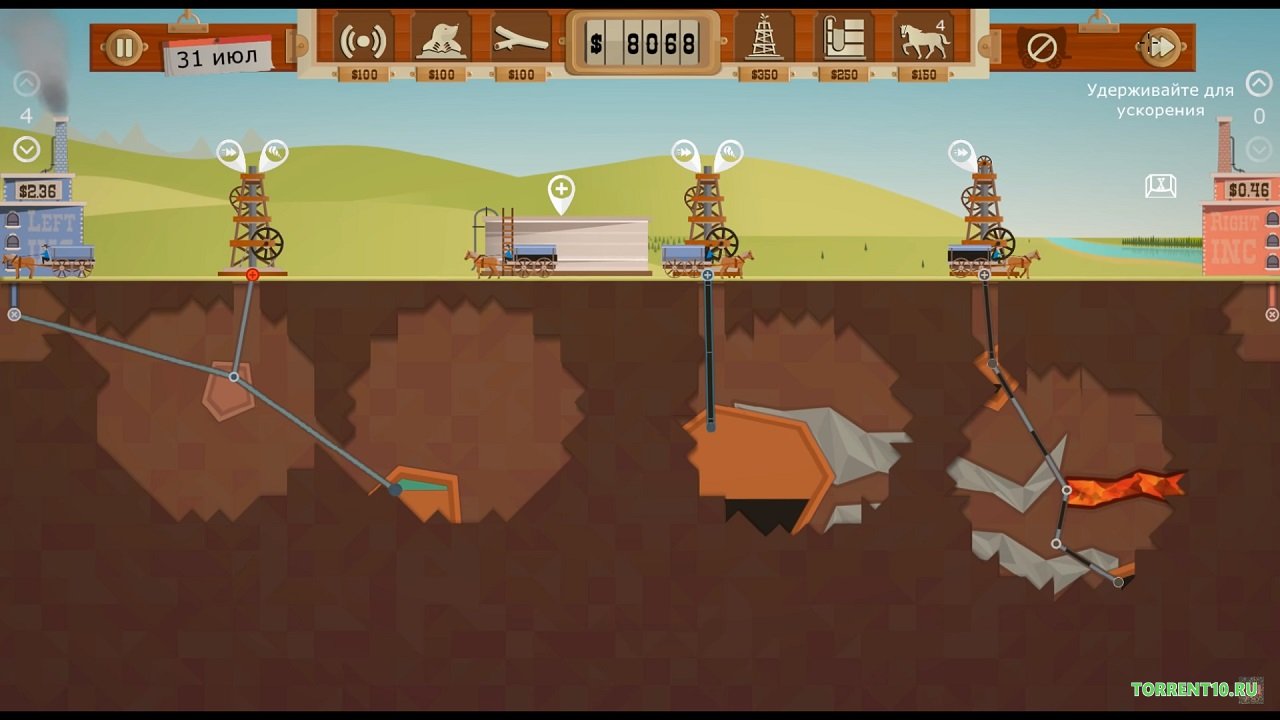Click the down arrow beside Left Inc
This screenshot has width=1280, height=720.
pos(27,150)
